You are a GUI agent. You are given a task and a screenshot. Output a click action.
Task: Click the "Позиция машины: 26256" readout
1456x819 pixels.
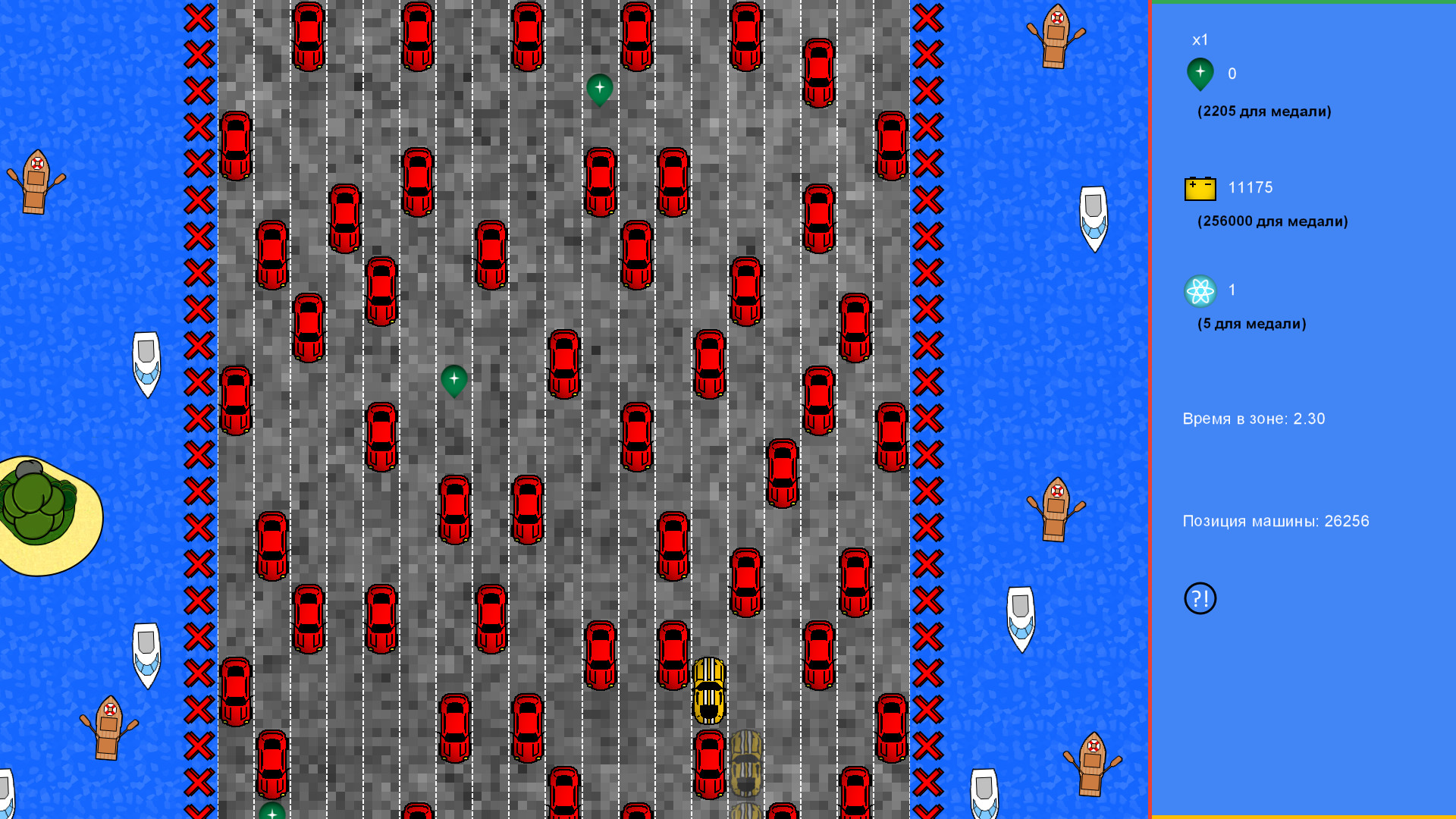[1276, 521]
